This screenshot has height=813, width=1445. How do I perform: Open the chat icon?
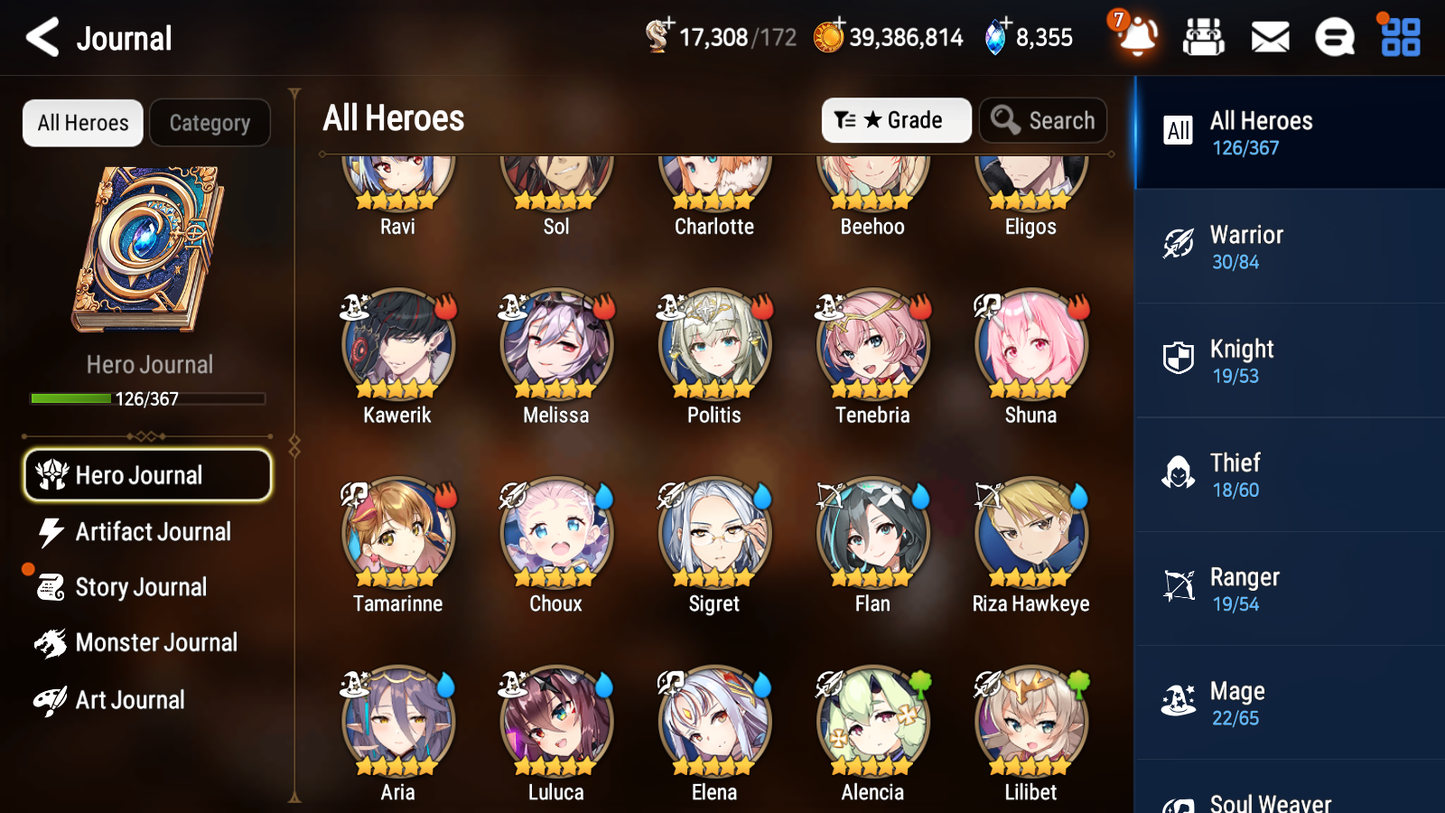point(1335,36)
